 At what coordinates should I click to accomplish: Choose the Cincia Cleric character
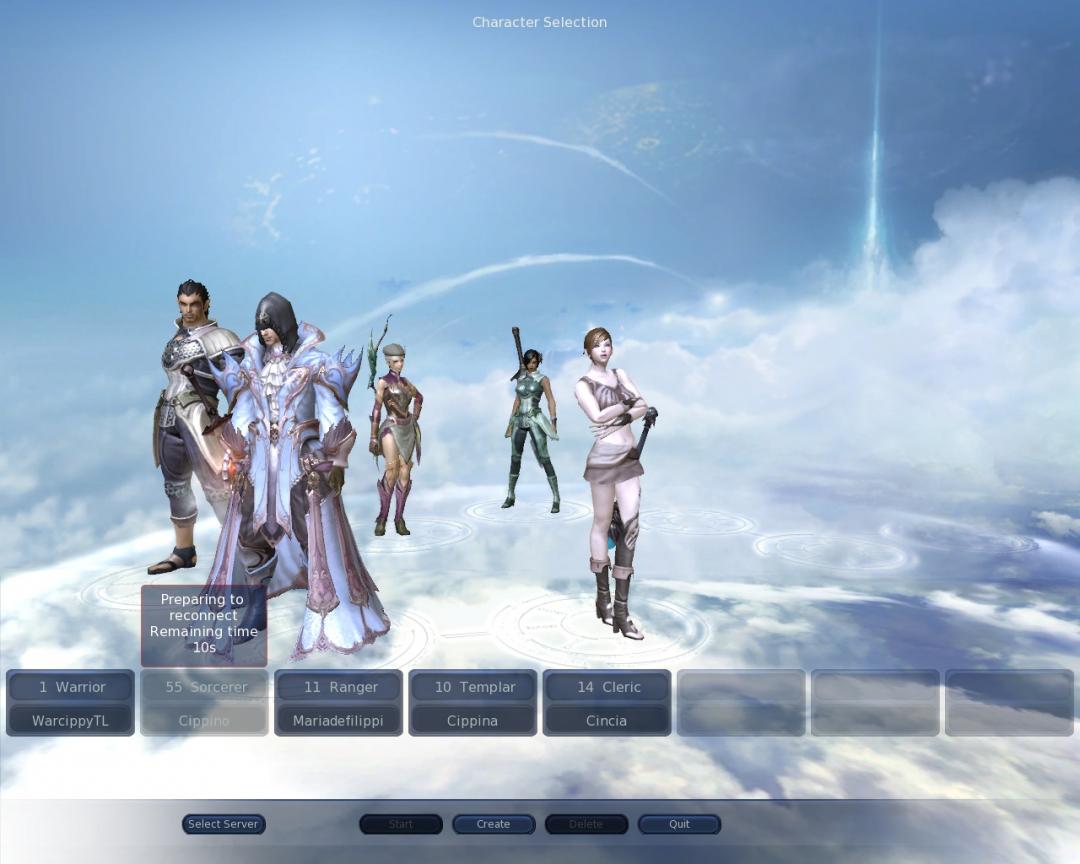pos(606,703)
